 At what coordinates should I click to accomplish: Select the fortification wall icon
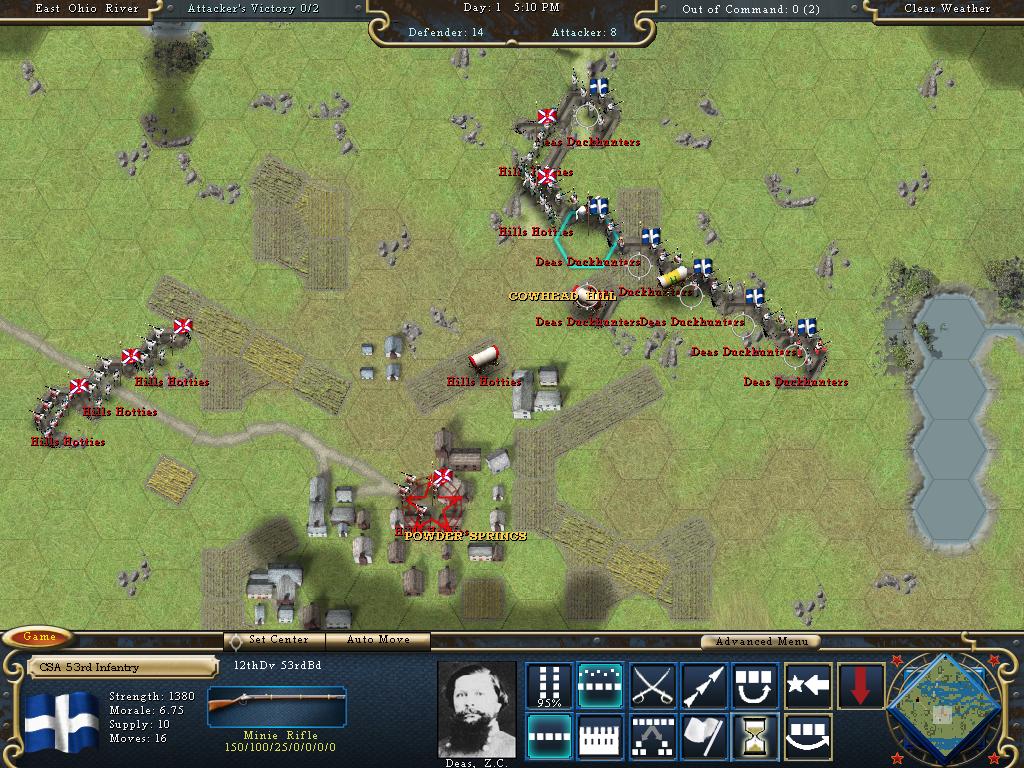(601, 737)
